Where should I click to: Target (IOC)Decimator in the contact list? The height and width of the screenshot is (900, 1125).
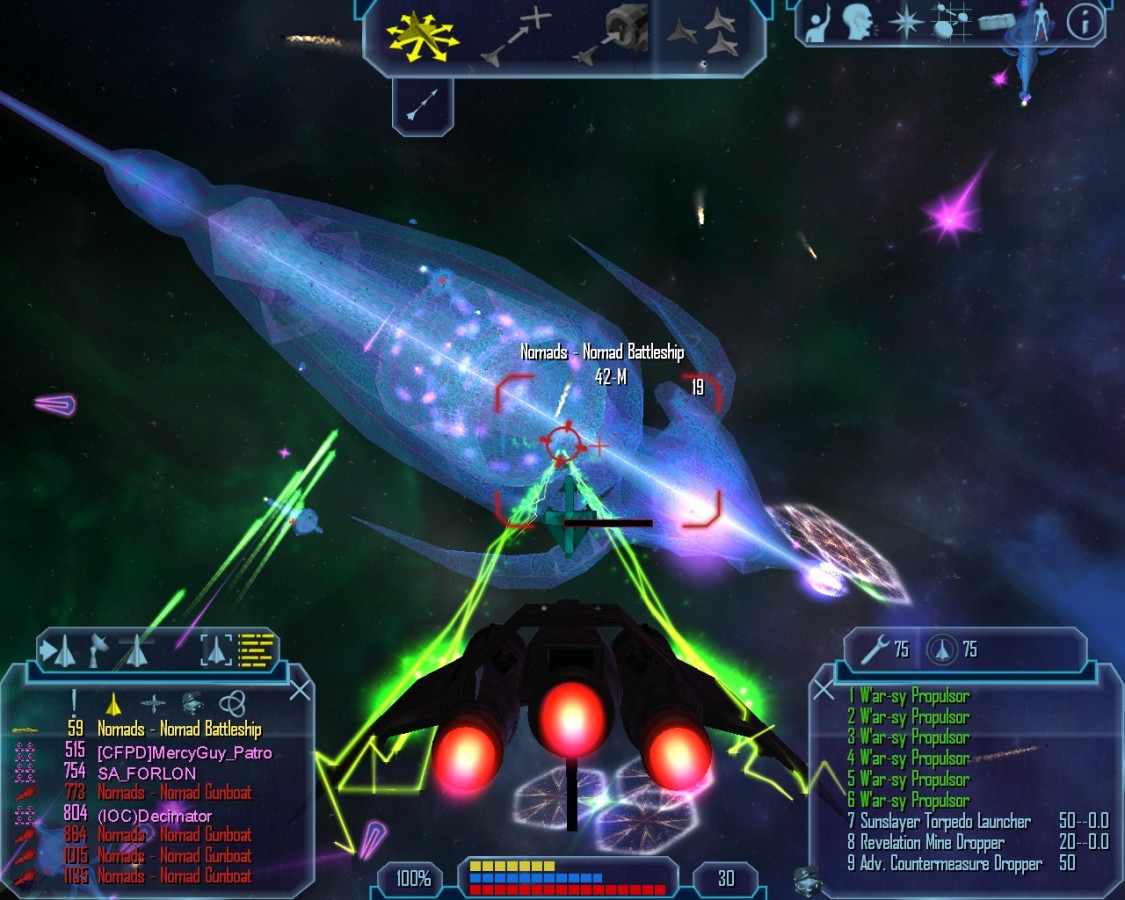pos(154,815)
